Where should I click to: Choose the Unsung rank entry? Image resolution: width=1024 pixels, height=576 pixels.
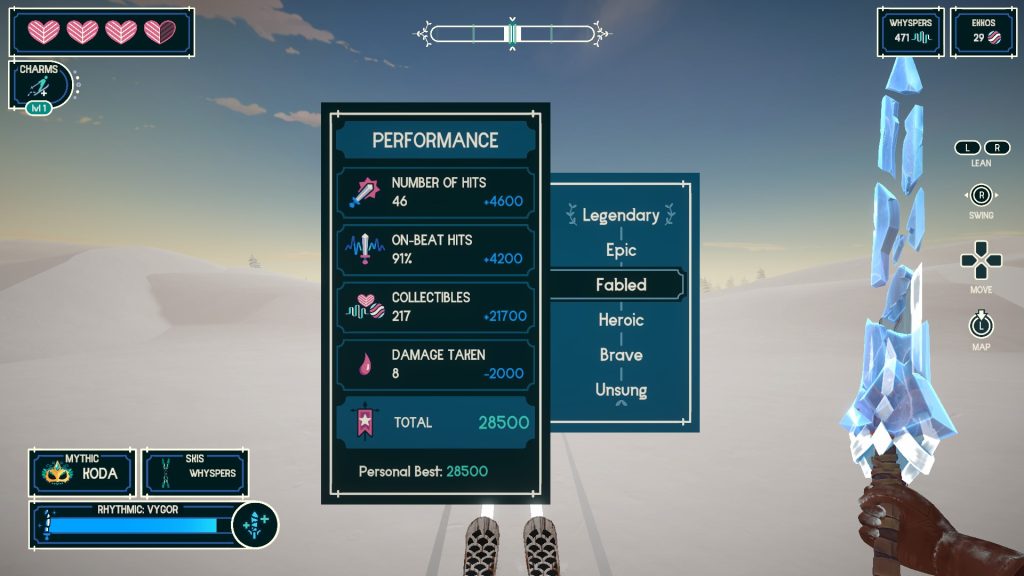pyautogui.click(x=621, y=390)
